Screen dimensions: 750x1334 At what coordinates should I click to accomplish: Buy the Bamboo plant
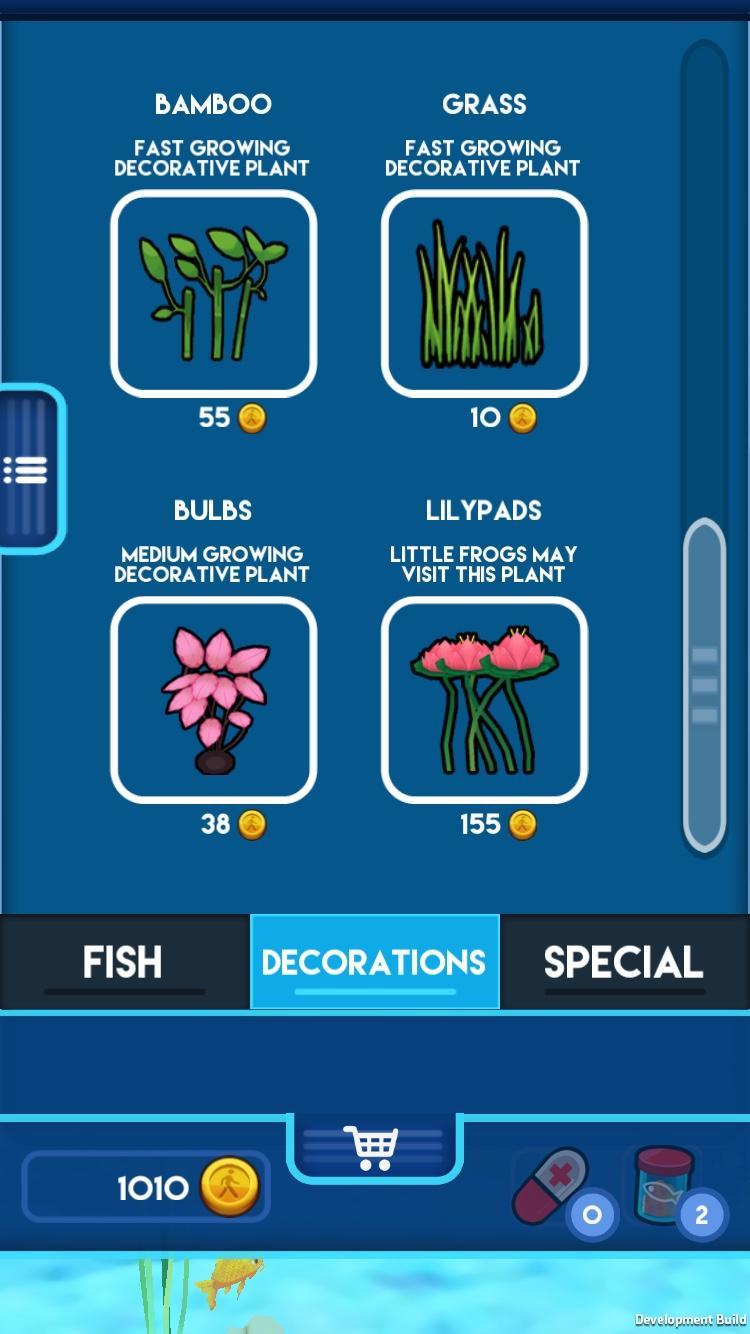(x=213, y=293)
